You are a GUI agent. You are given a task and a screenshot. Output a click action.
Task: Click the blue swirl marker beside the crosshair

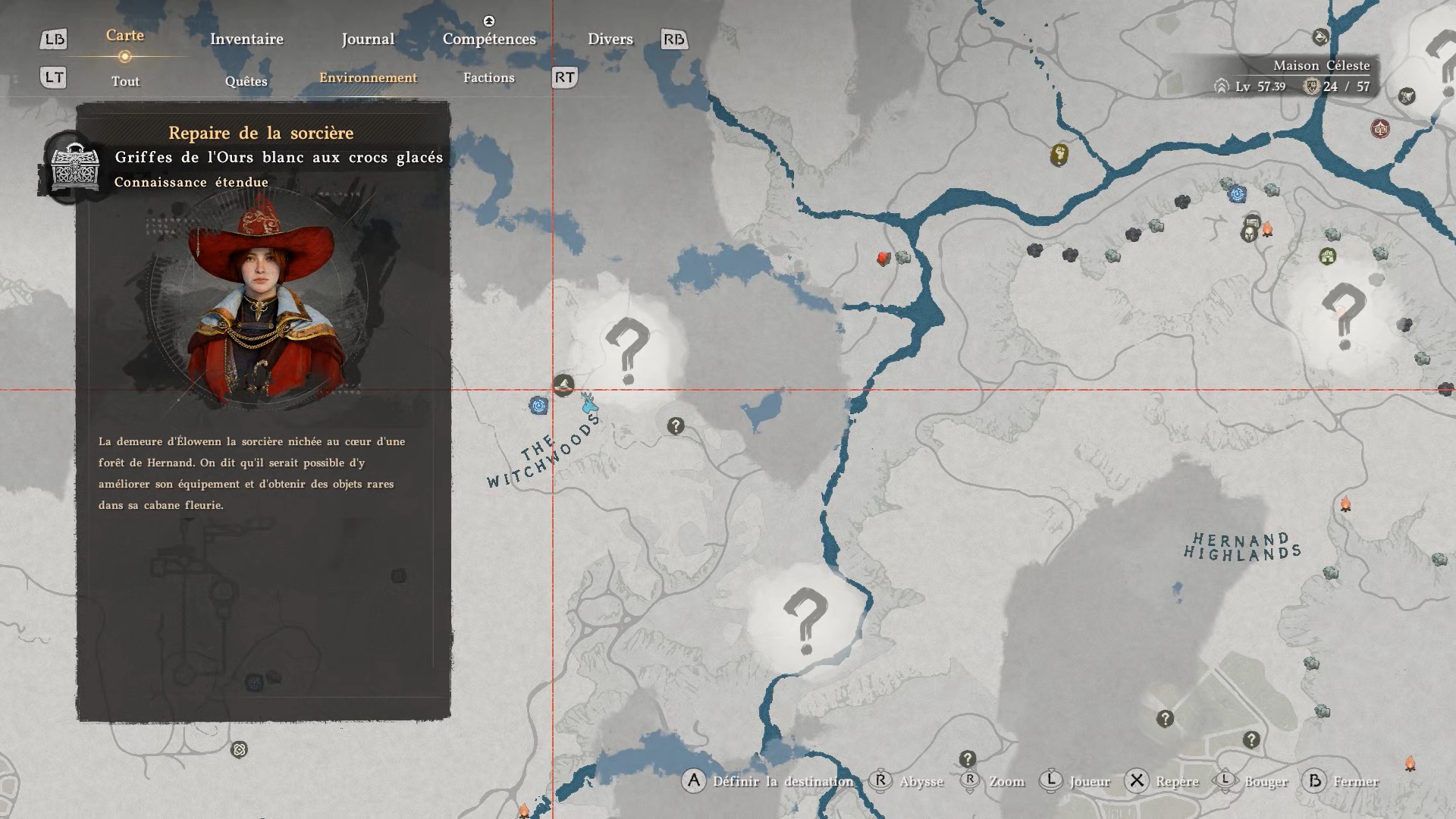point(538,406)
